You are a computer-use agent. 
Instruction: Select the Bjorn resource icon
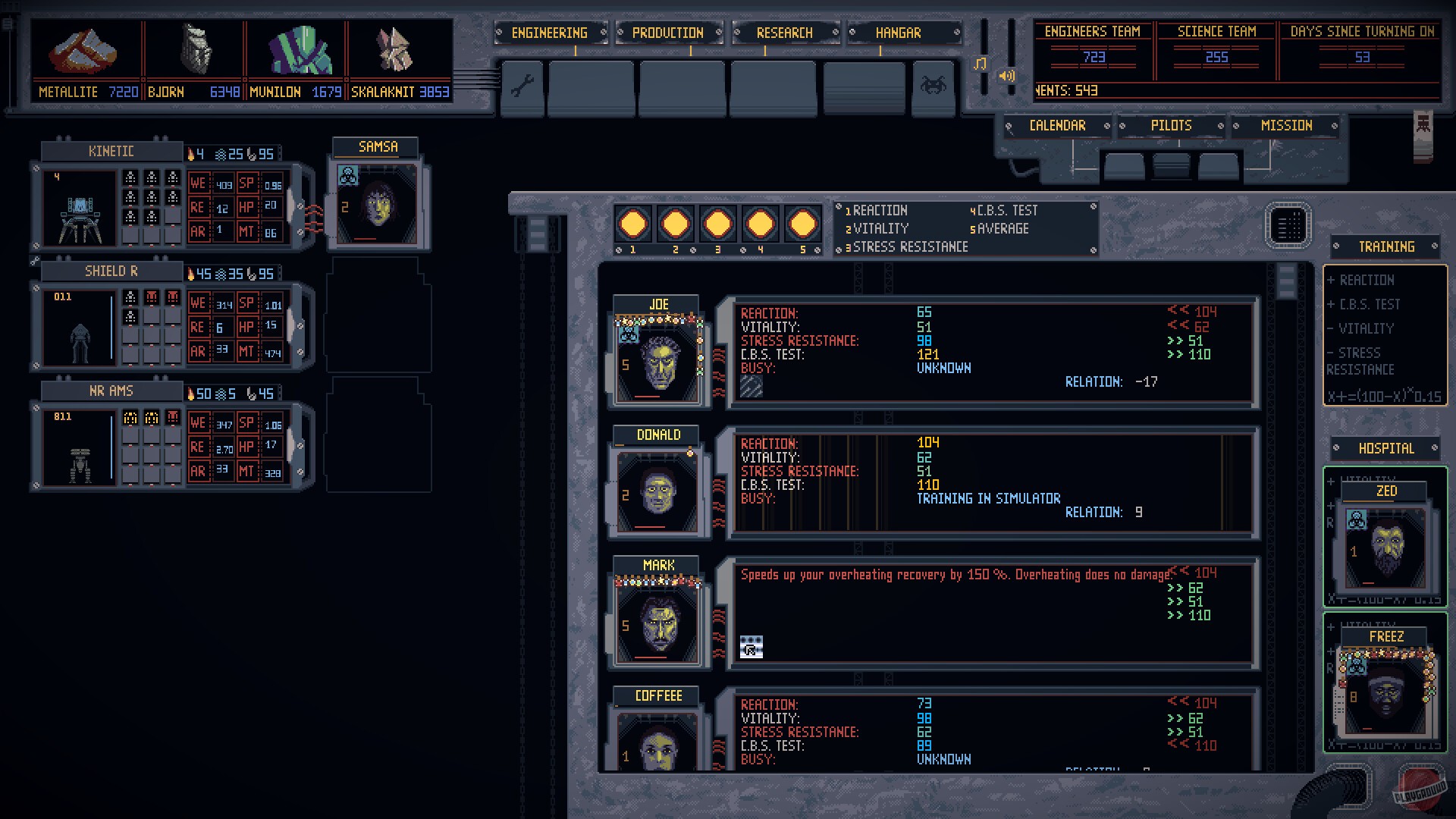point(196,49)
